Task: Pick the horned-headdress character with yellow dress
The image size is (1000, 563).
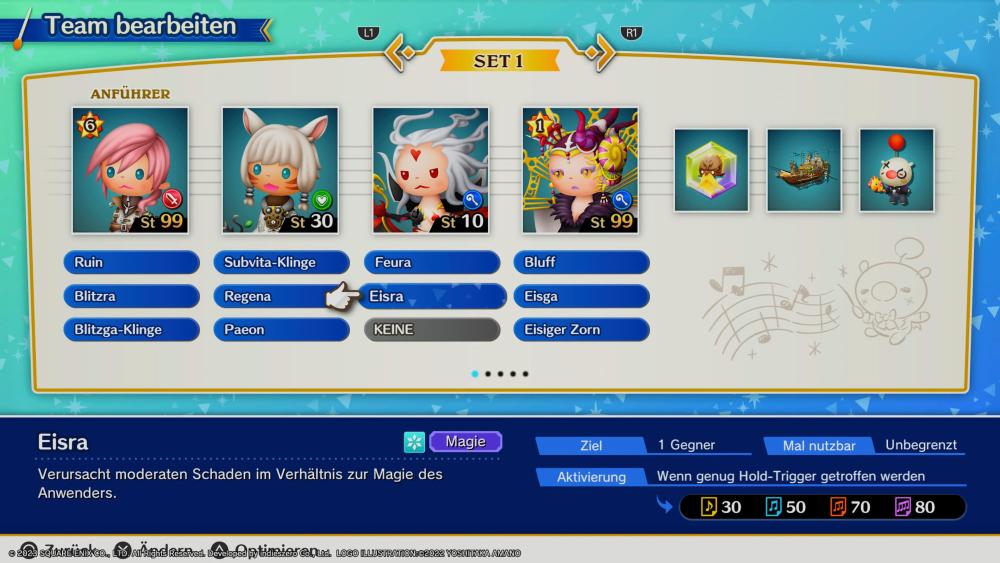Action: point(580,171)
